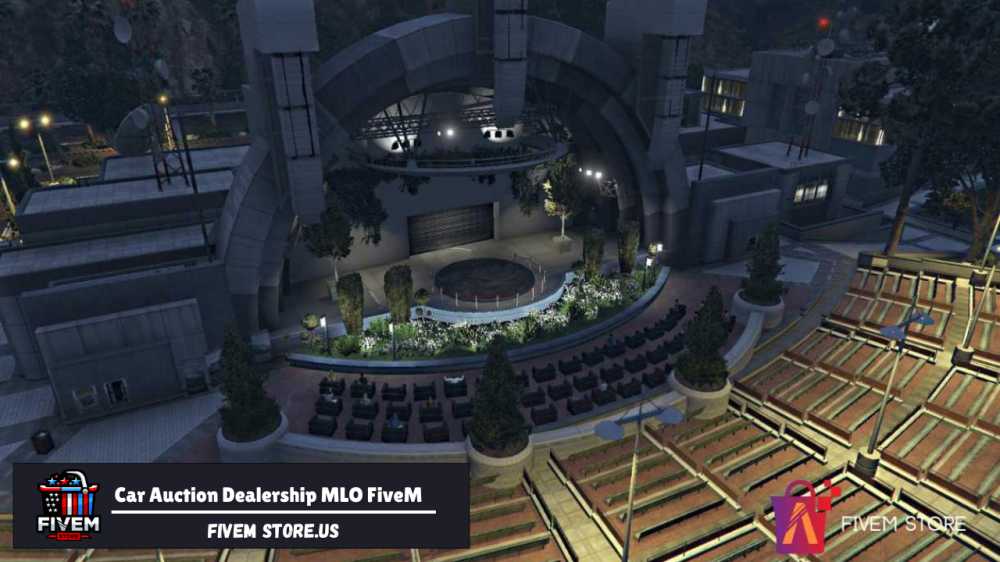Click the FiveM Store logo badge
The width and height of the screenshot is (1000, 562).
tap(67, 506)
